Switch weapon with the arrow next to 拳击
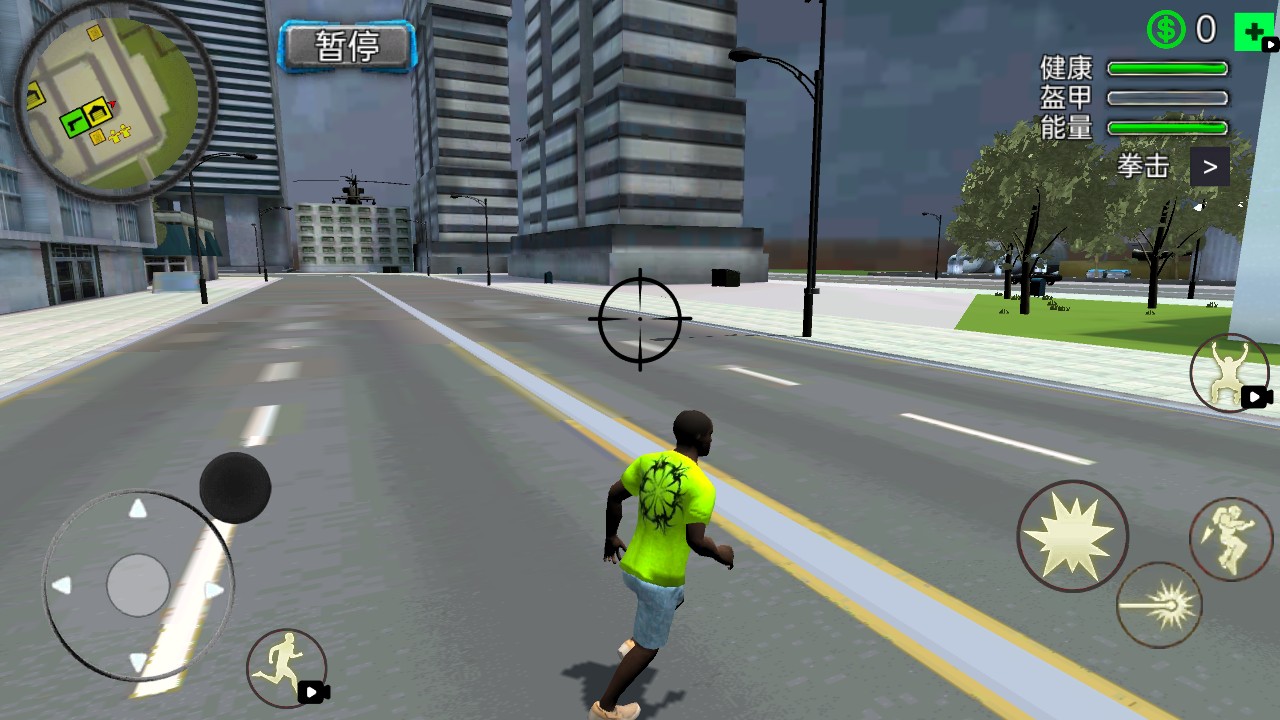The image size is (1280, 720). (x=1210, y=167)
